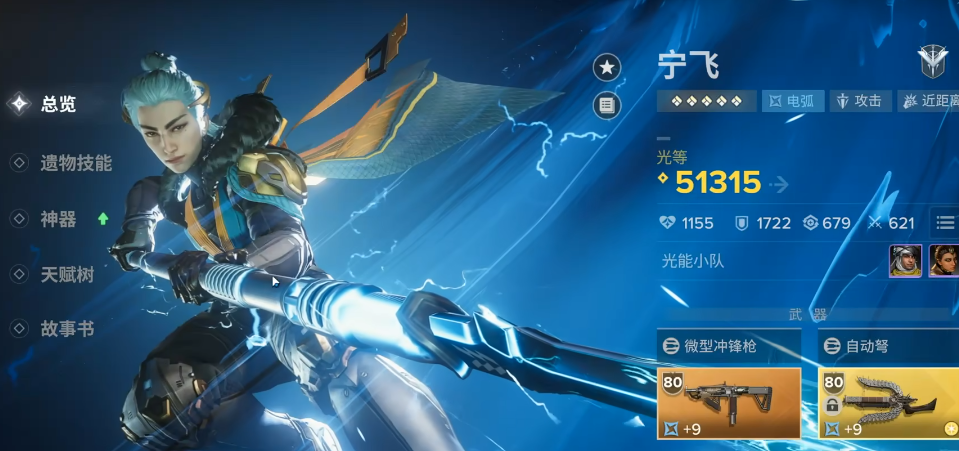Click the winged shield emblem icon

click(934, 63)
